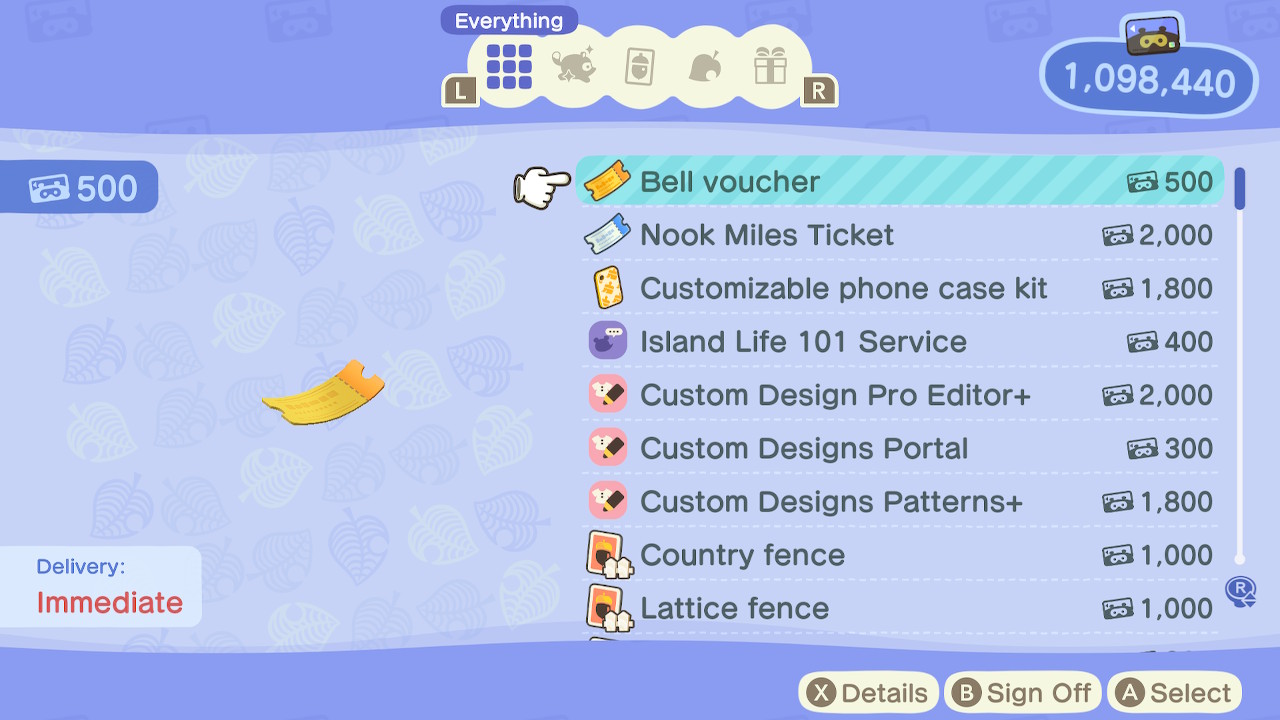Sign Off using the B button
Viewport: 1280px width, 720px height.
click(1022, 692)
